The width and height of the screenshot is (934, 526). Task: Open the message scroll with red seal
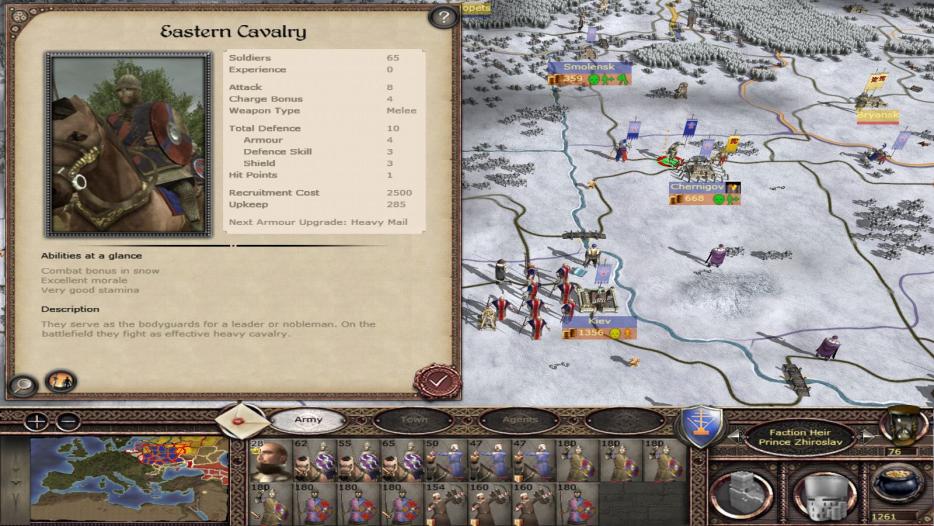pos(243,420)
